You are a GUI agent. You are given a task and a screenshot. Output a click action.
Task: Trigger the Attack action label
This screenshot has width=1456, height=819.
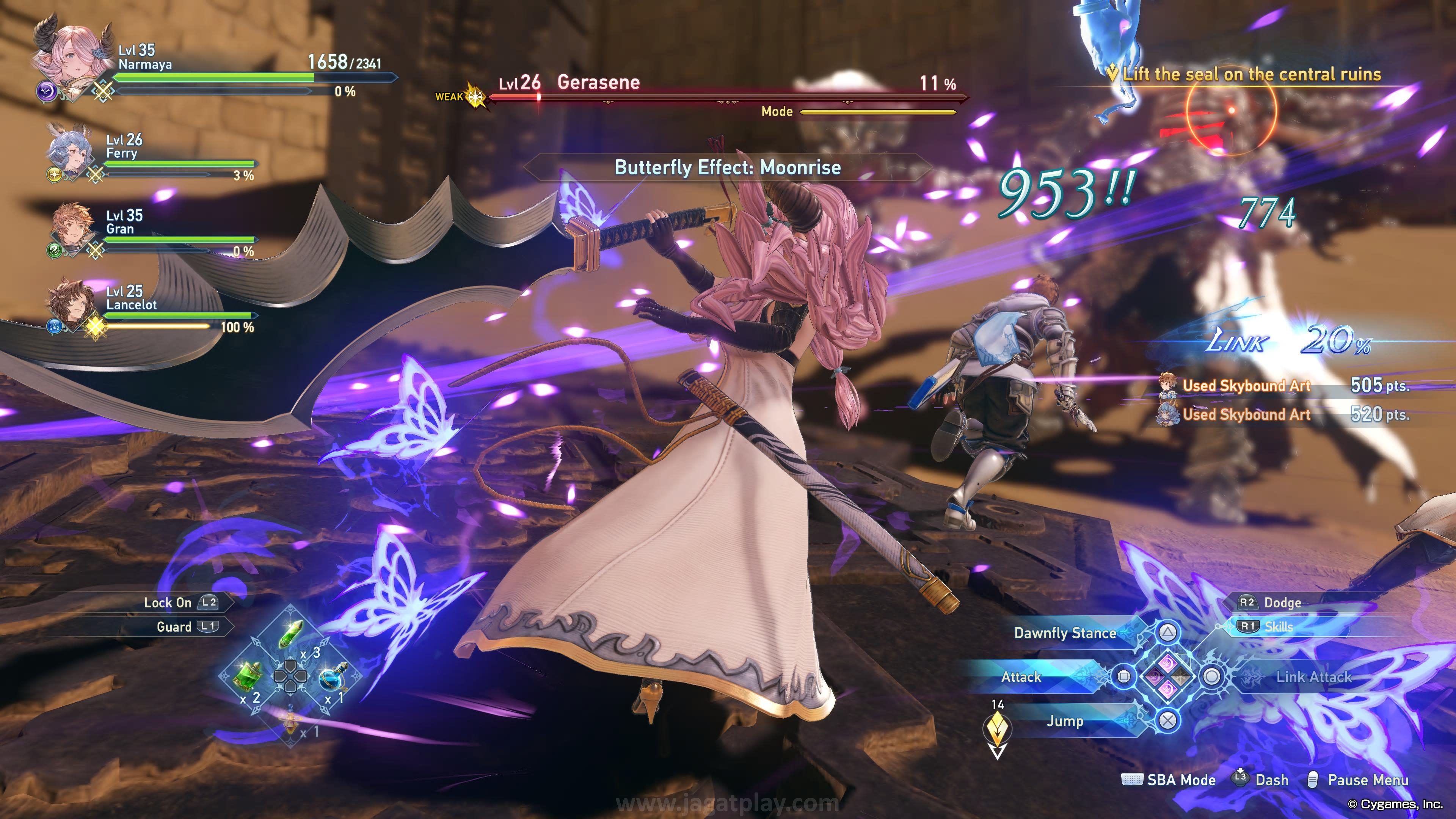(x=1021, y=676)
